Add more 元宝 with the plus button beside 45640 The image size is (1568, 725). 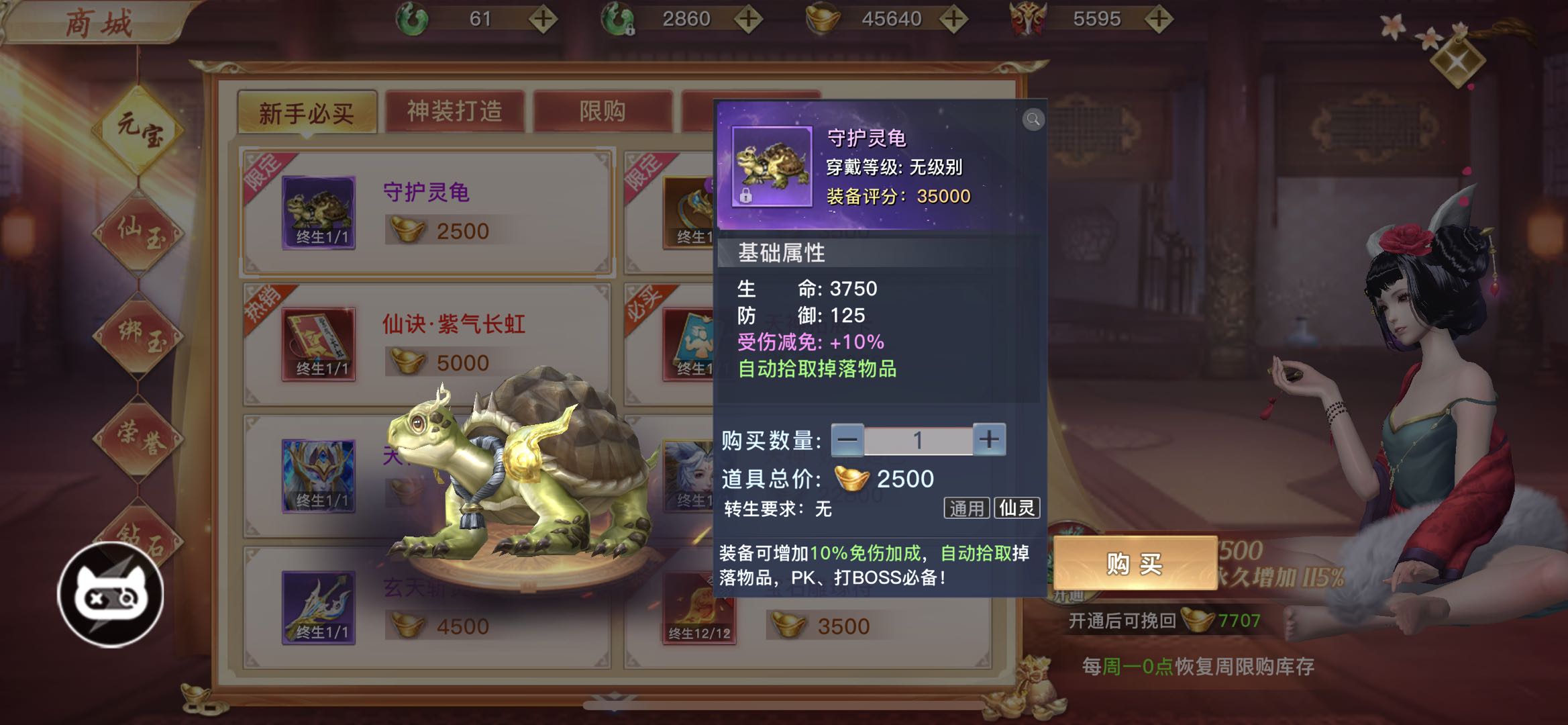(x=953, y=19)
